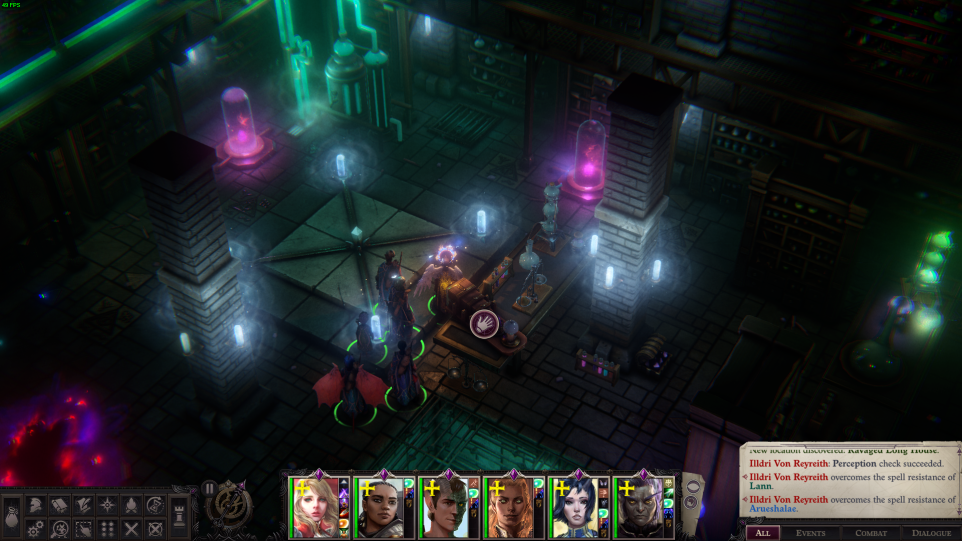Click the hourglass skip-time icon
The image size is (962, 541).
tap(155, 504)
